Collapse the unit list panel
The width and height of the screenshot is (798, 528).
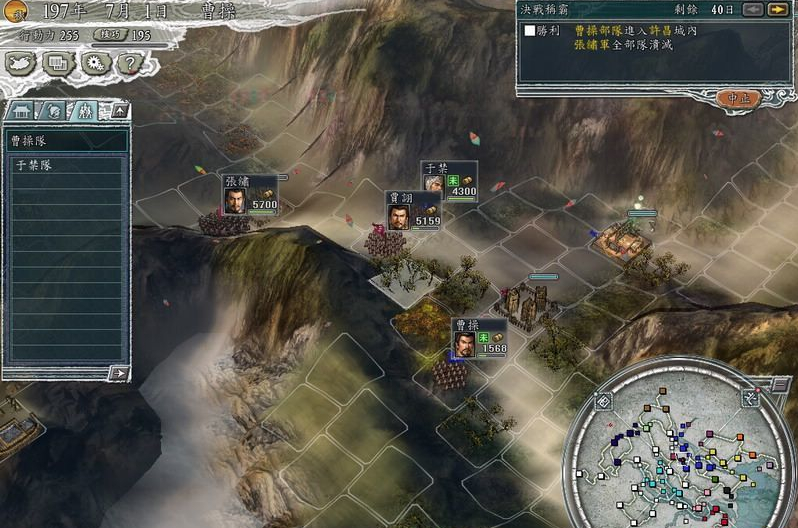120,111
